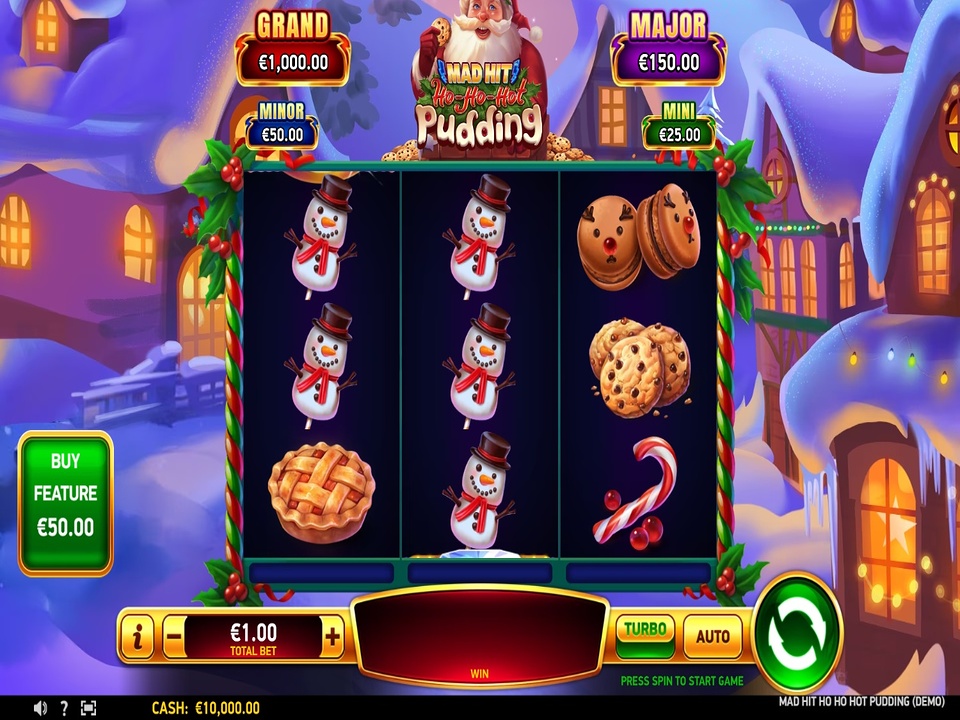Toggle fullscreen mode icon
Image resolution: width=960 pixels, height=720 pixels.
point(88,708)
